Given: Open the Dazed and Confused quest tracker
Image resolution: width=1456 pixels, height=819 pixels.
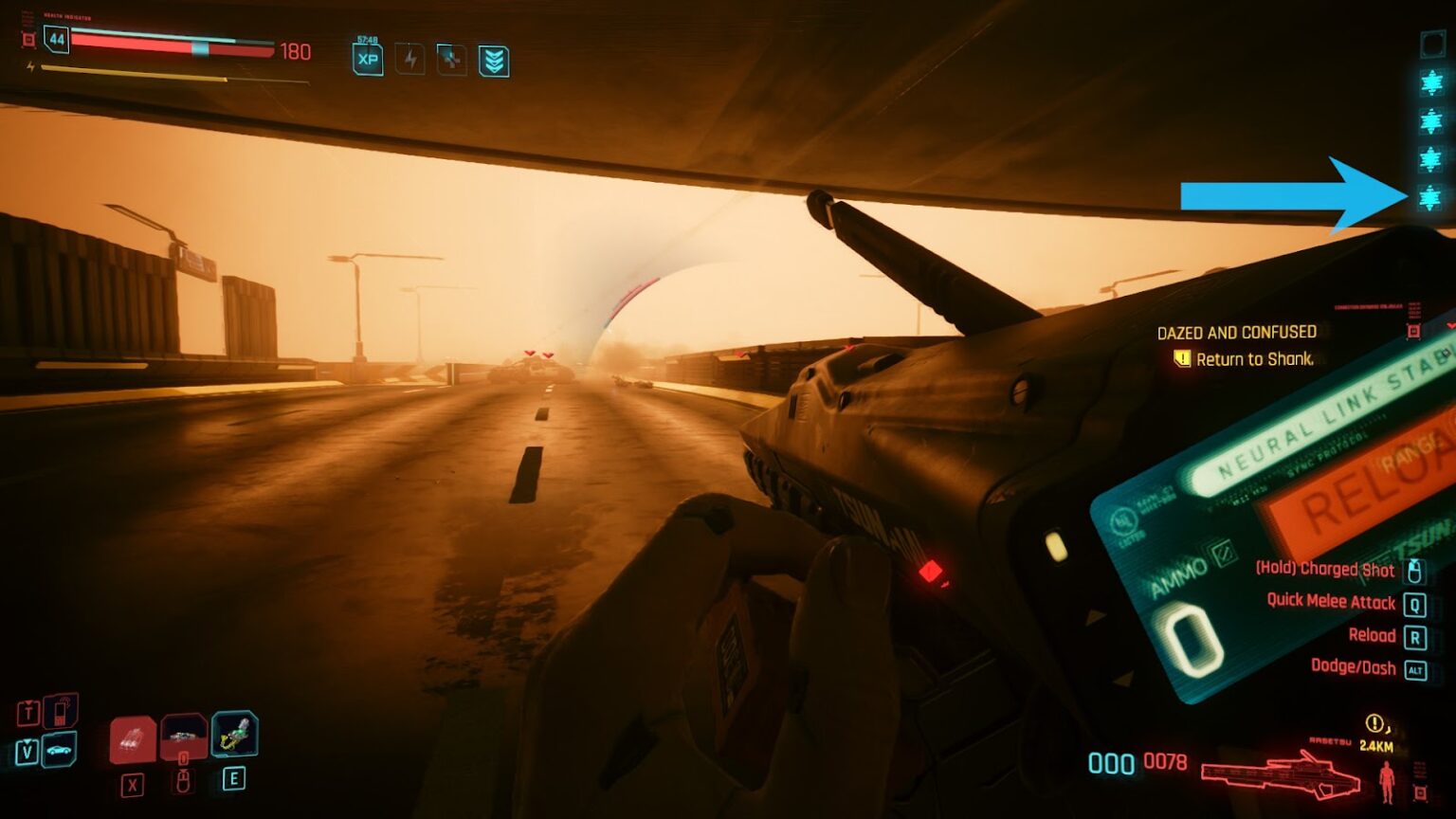Looking at the screenshot, I should click(1236, 333).
